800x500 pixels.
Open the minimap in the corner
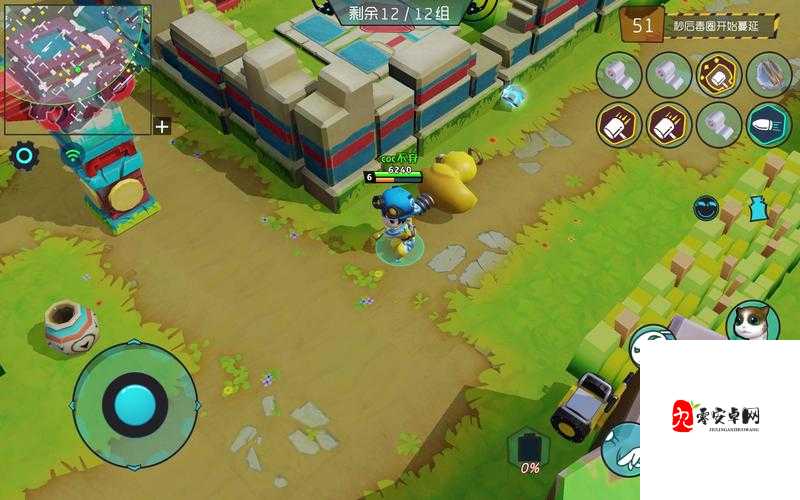click(76, 69)
